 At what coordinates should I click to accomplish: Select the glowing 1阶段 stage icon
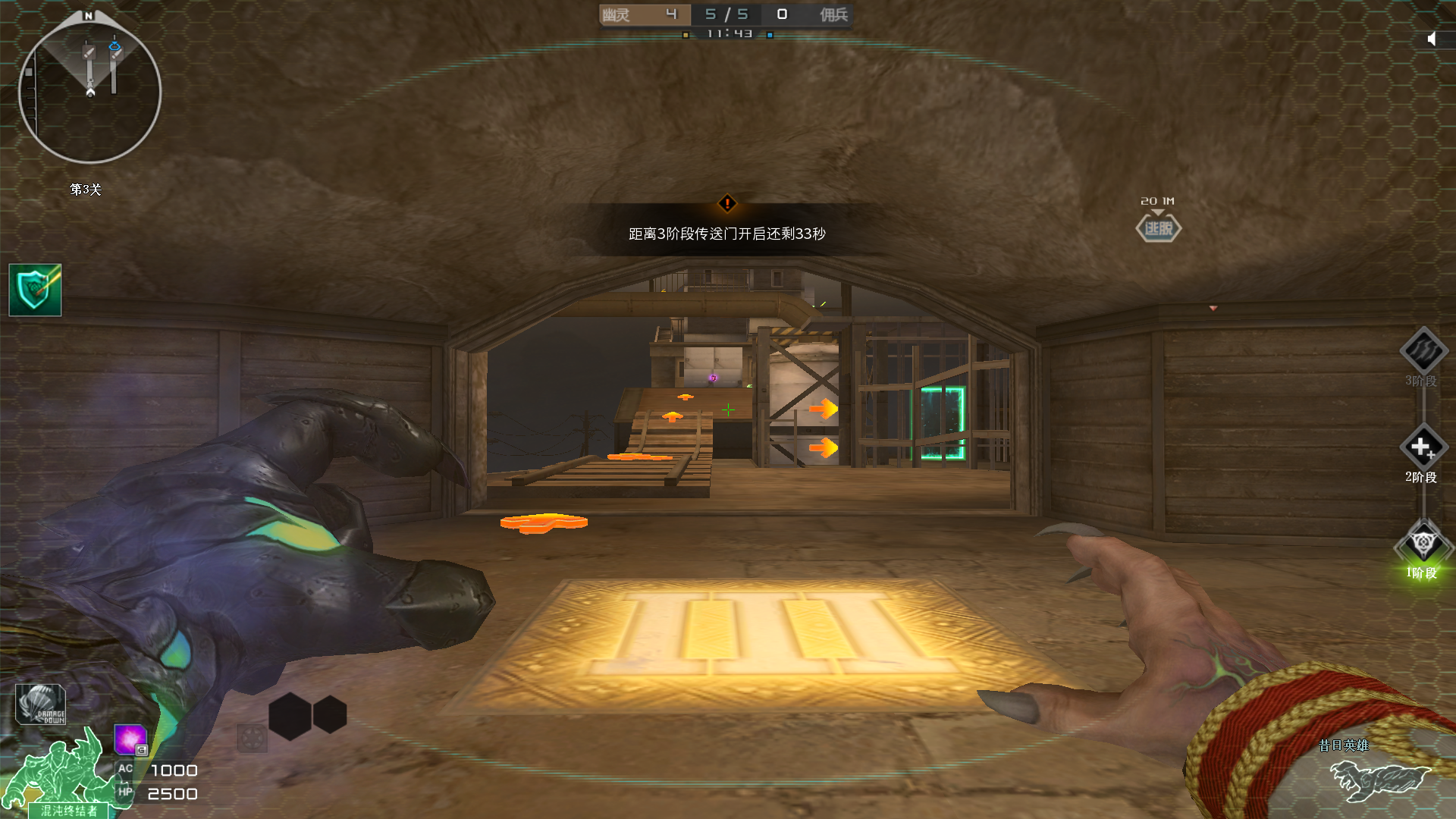tap(1423, 543)
